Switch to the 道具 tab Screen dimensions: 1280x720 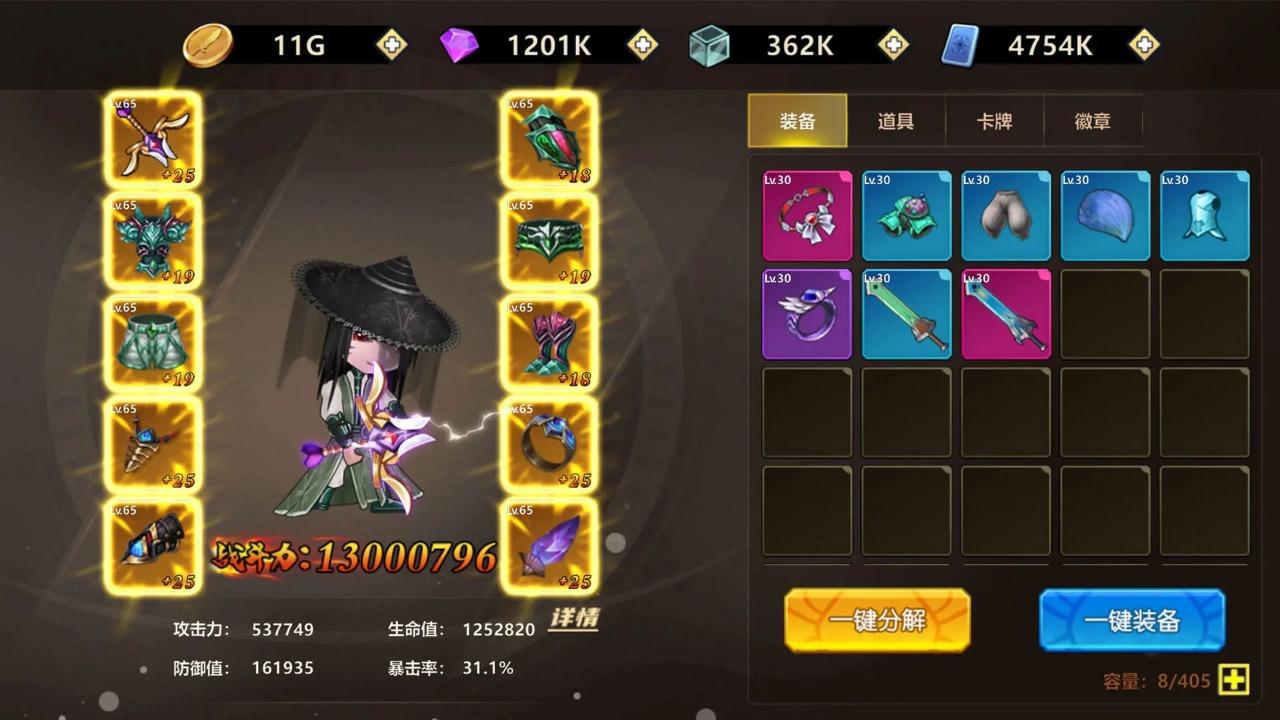pyautogui.click(x=896, y=120)
